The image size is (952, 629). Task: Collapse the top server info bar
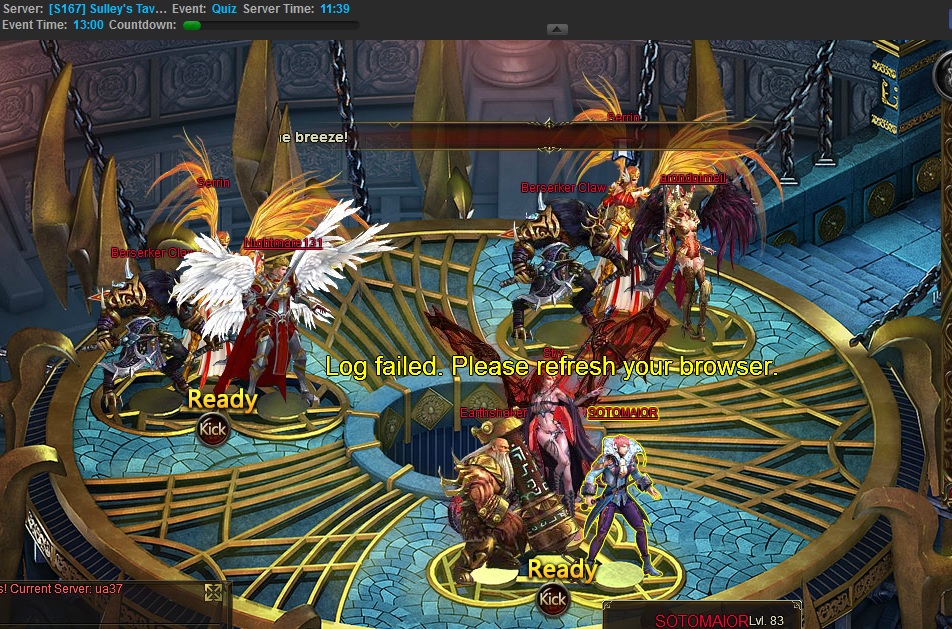coord(558,30)
